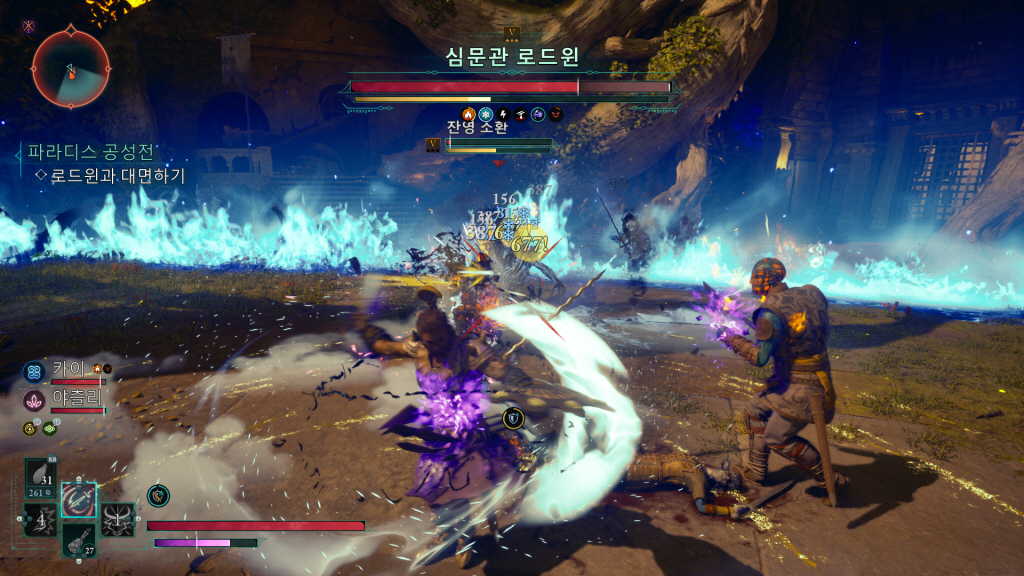Use the healing potion slot with 27
The image size is (1024, 576).
click(78, 540)
